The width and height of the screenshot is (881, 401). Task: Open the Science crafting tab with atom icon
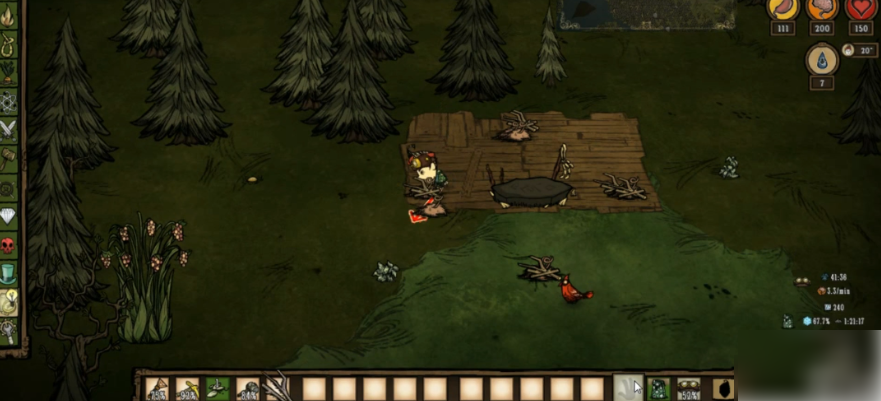pos(9,100)
